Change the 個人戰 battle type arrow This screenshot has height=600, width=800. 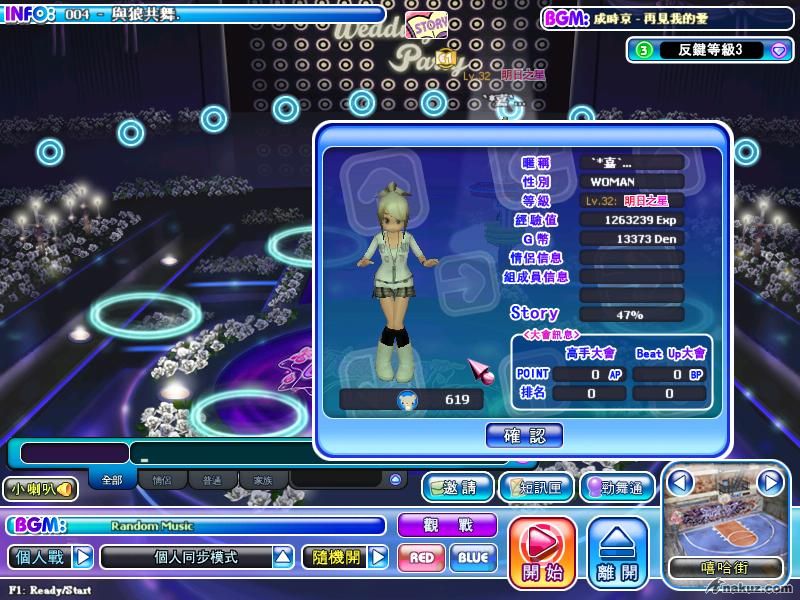tap(83, 557)
